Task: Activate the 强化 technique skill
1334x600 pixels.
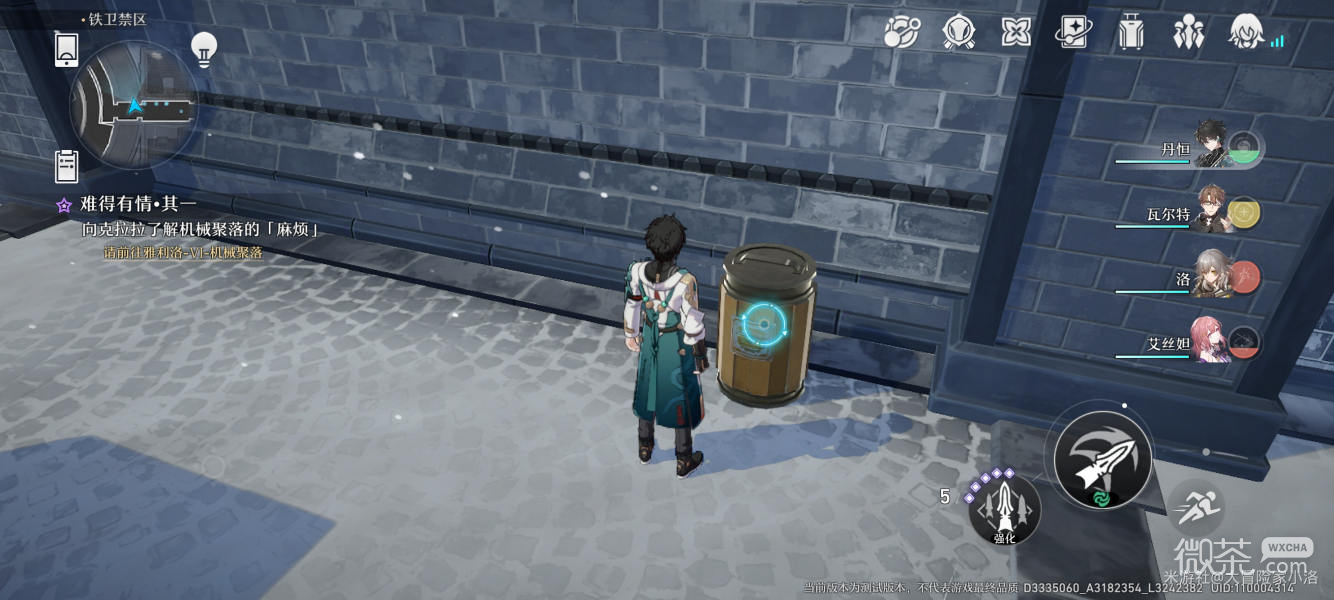Action: pos(1004,510)
